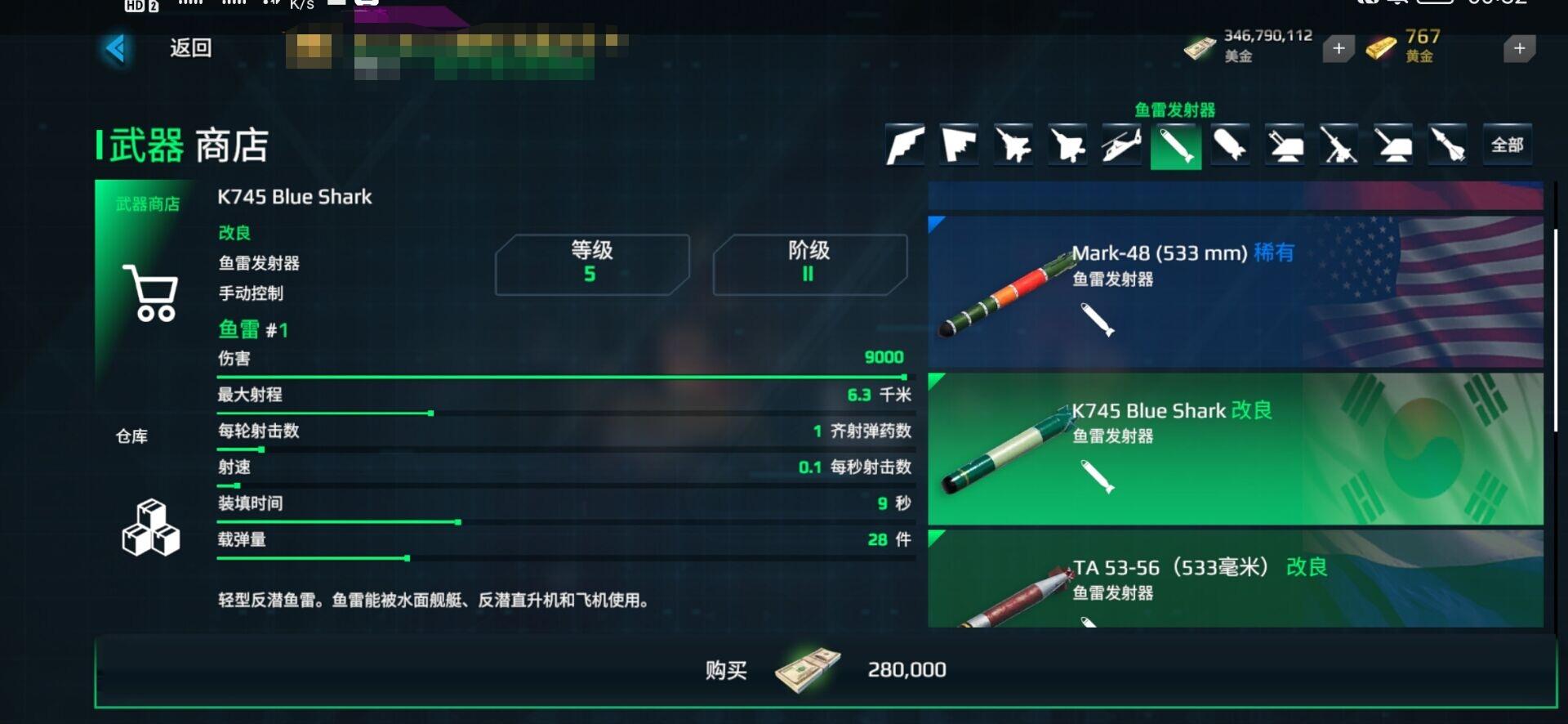Add more 黄金 gold with plus button

point(1519,49)
